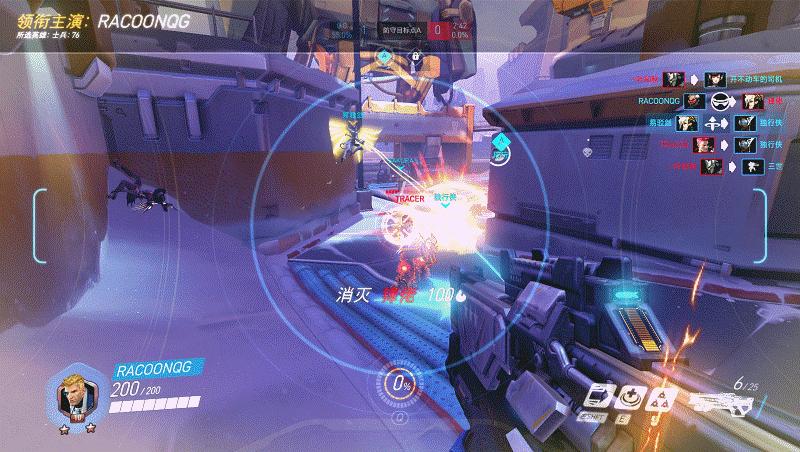Select objective point A diamond marker
This screenshot has height=452, width=800.
click(x=385, y=56)
